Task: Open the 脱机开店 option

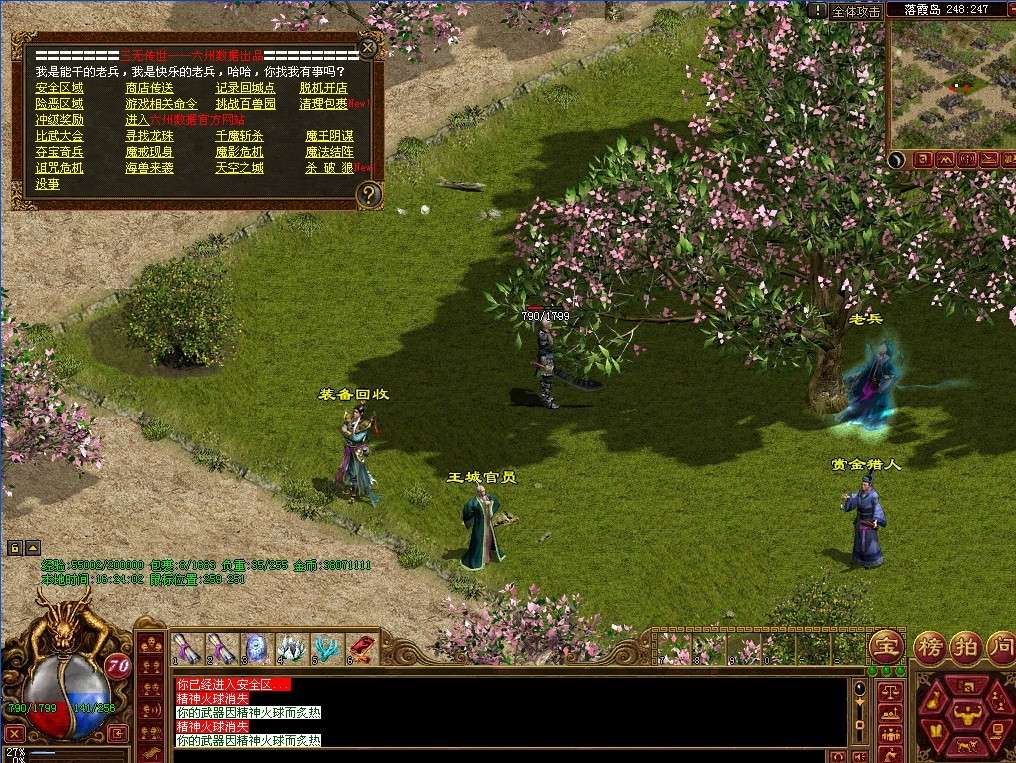Action: coord(323,88)
